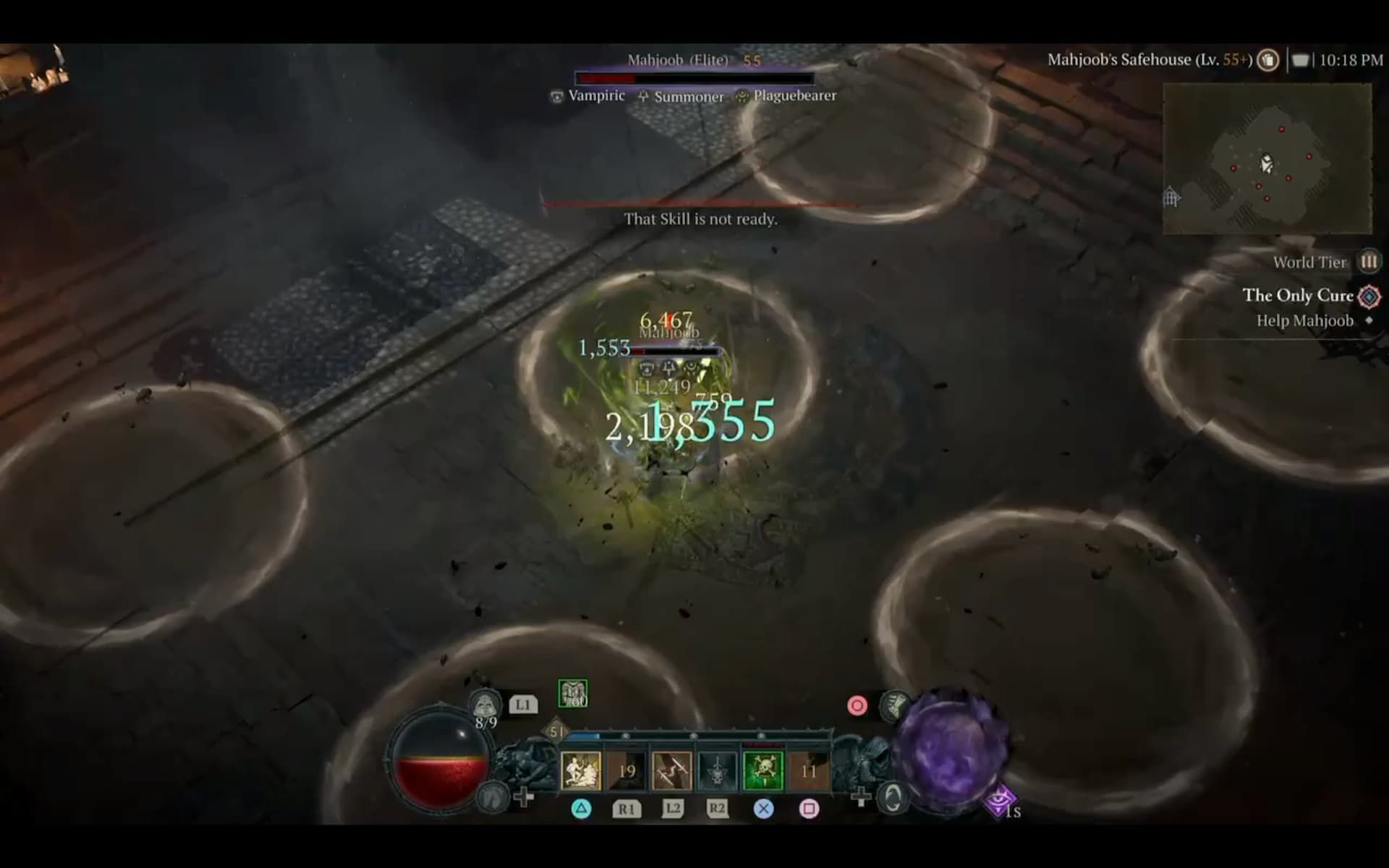The image size is (1389, 868).
Task: Click the World Tier III icon
Action: (x=1367, y=262)
